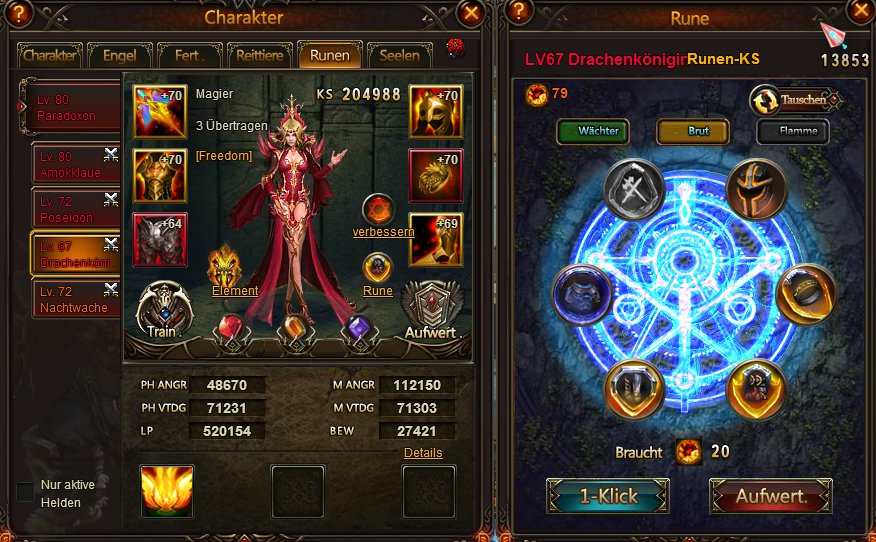Image resolution: width=876 pixels, height=542 pixels.
Task: Open the Reittiere tab
Action: coord(260,56)
